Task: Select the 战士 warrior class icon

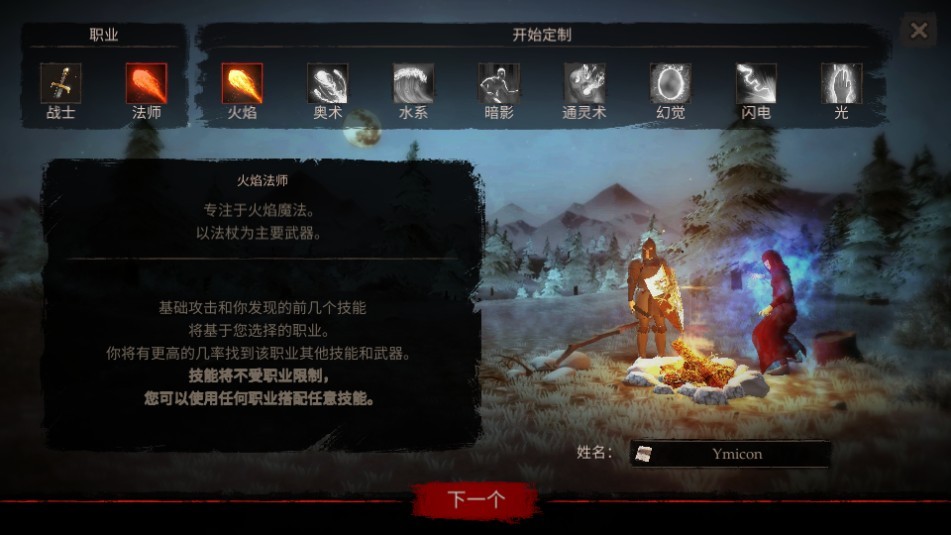Action: (61, 84)
